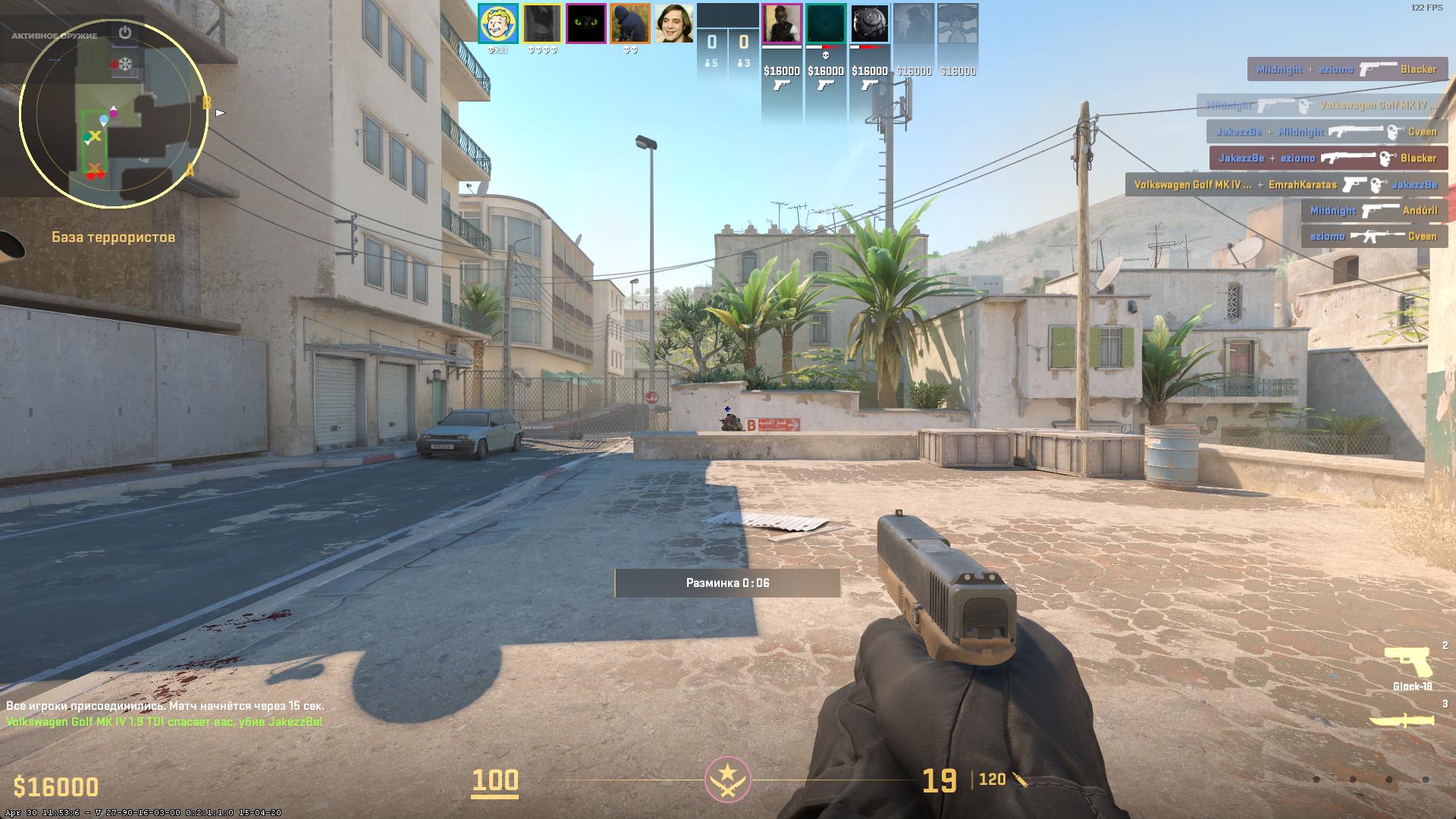This screenshot has width=1456, height=819.
Task: Click the circular radar minimap
Action: tap(113, 114)
